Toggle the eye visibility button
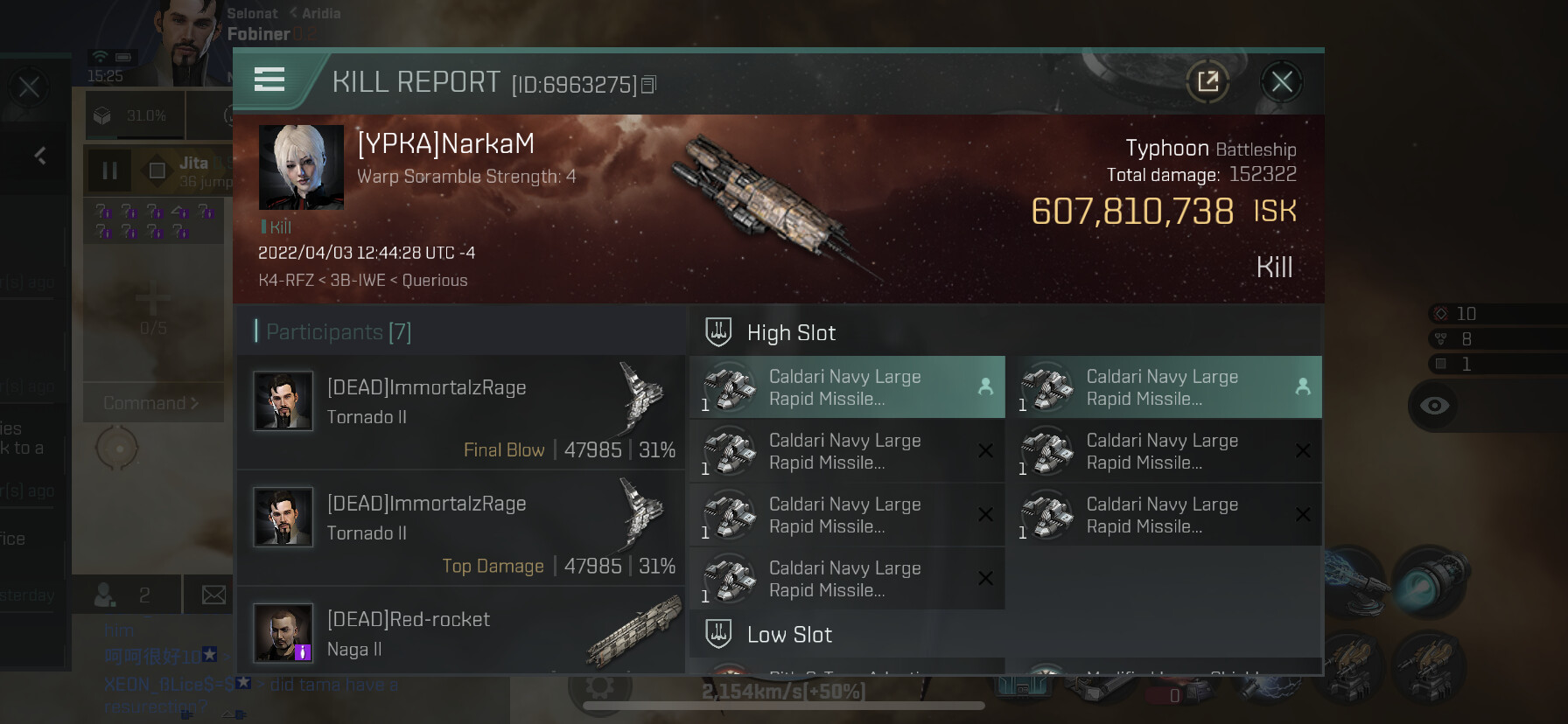The width and height of the screenshot is (1568, 724). [x=1434, y=405]
